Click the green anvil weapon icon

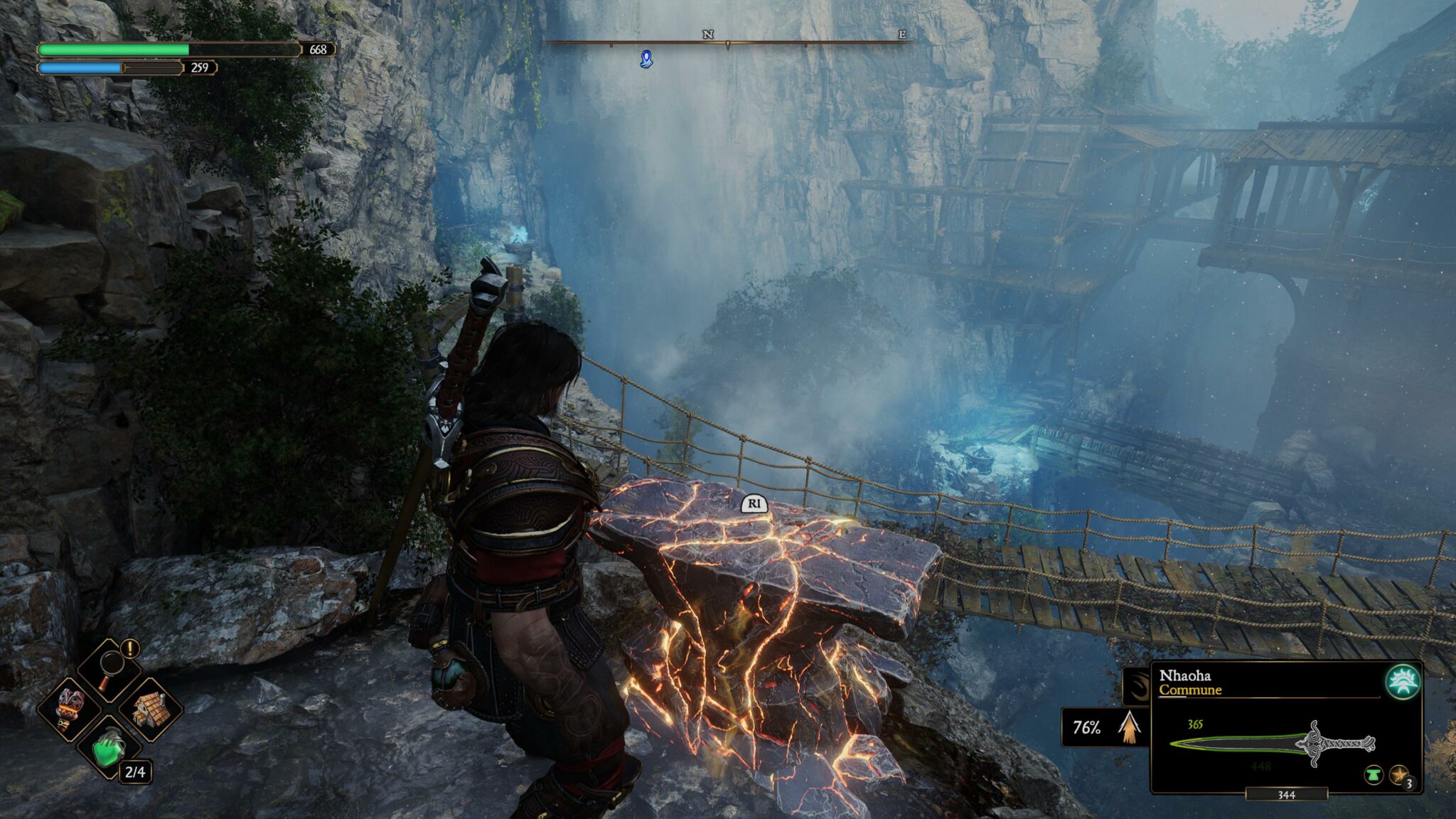(x=1373, y=775)
